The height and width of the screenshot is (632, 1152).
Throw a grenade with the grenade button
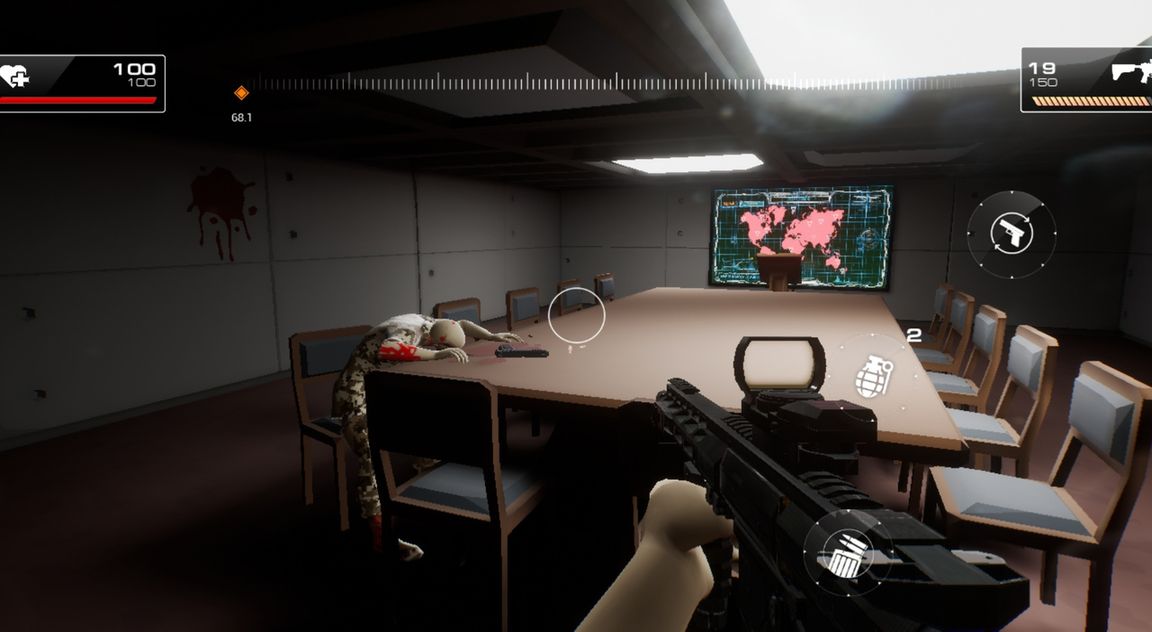point(874,377)
